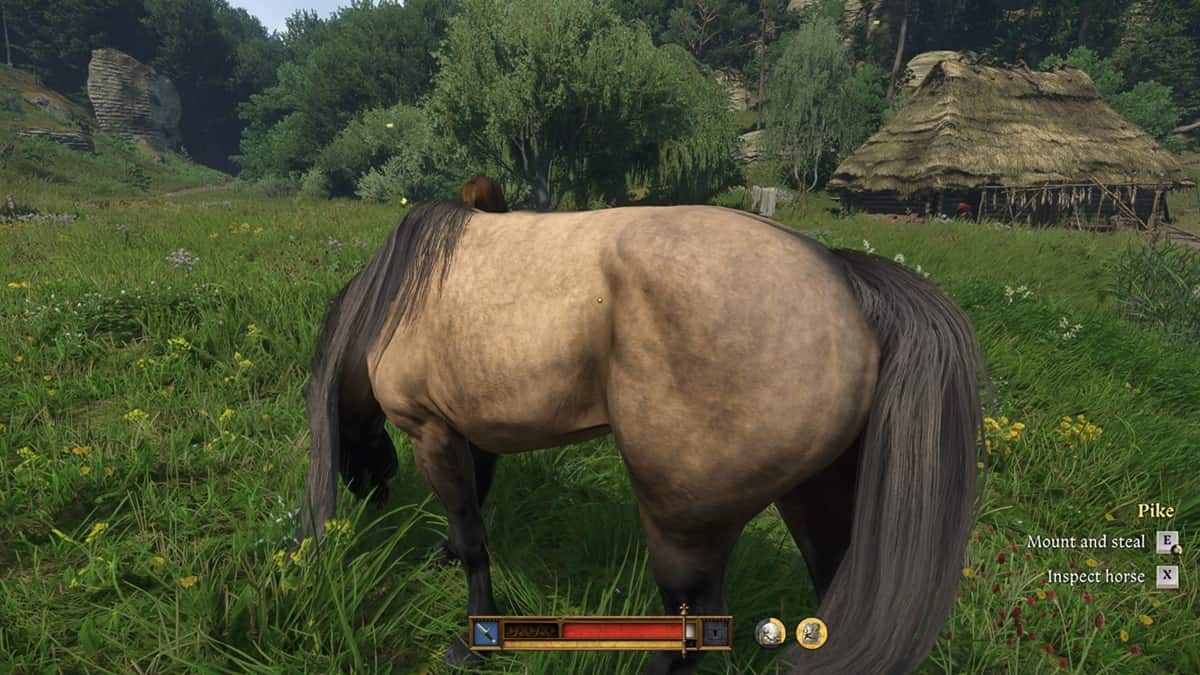Open the gold round status icon
Viewport: 1200px width, 675px height.
tap(811, 632)
